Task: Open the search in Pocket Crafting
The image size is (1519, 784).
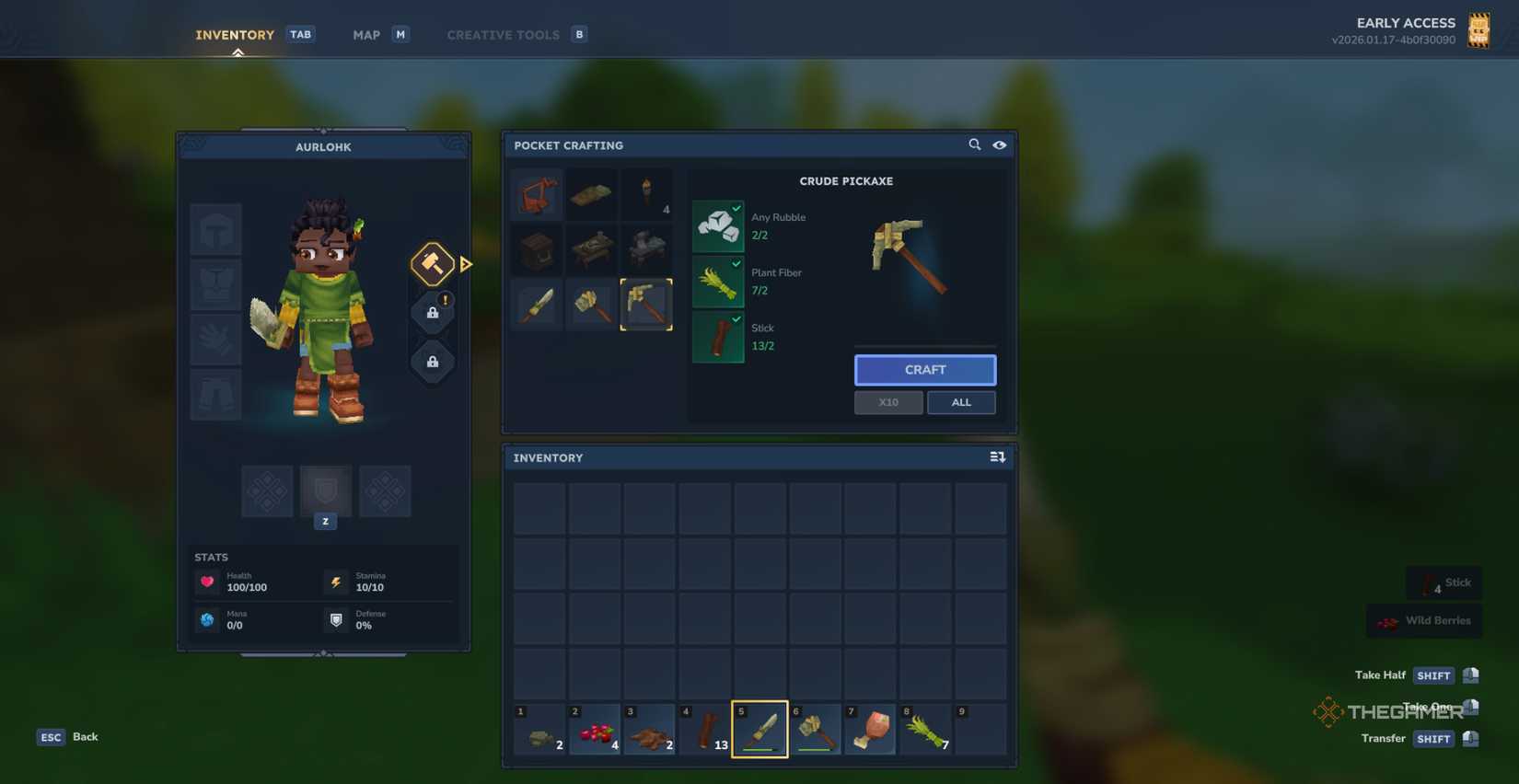Action: click(x=974, y=144)
